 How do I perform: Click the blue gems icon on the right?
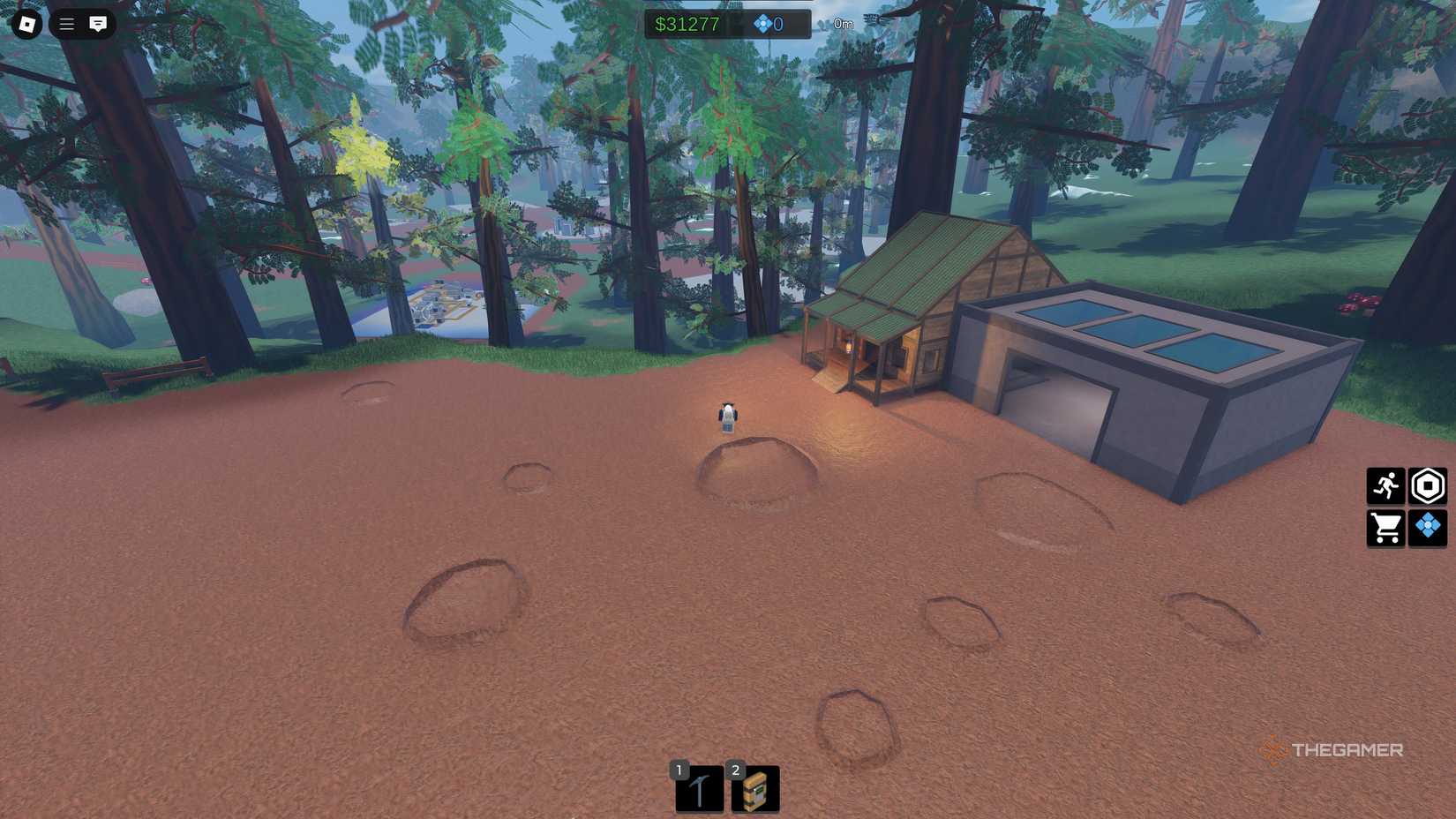pos(1428,528)
